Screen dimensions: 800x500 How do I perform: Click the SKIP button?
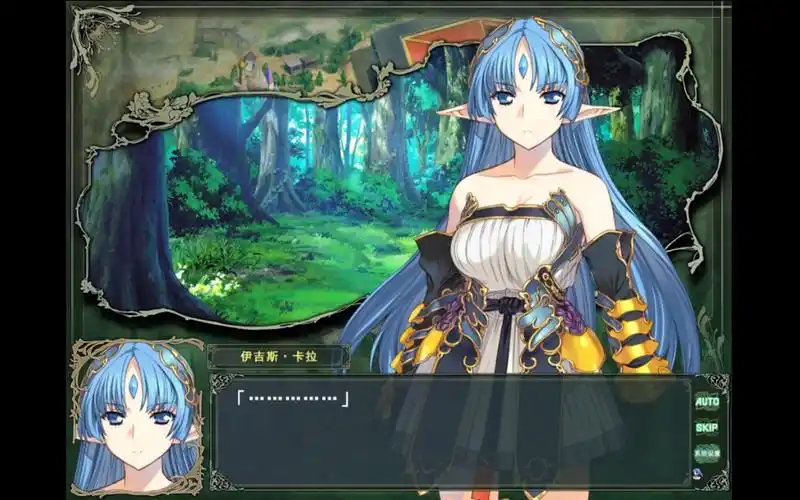point(707,427)
